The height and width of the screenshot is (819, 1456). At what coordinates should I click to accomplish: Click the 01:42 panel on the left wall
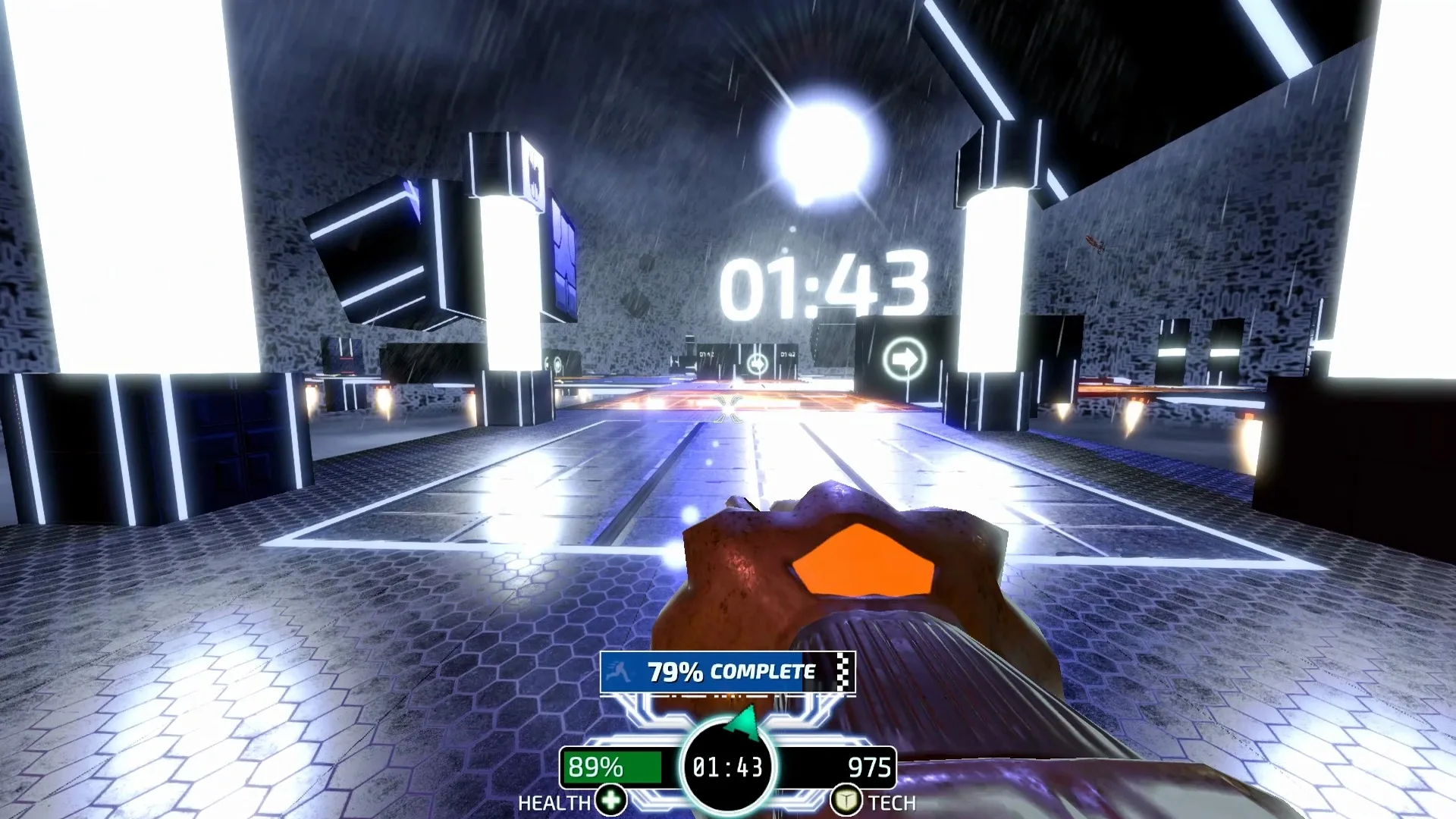(707, 354)
